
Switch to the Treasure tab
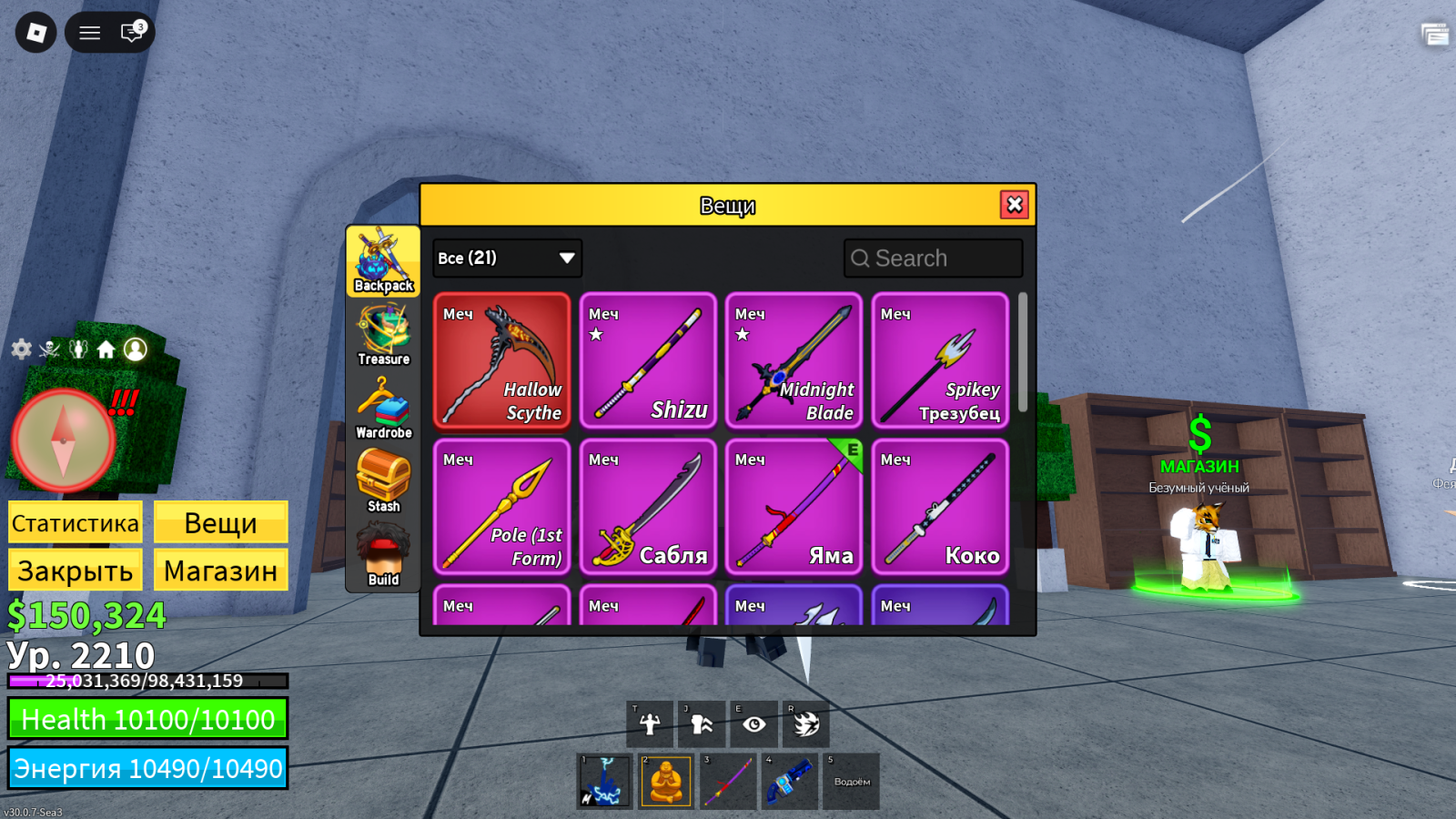pos(383,335)
